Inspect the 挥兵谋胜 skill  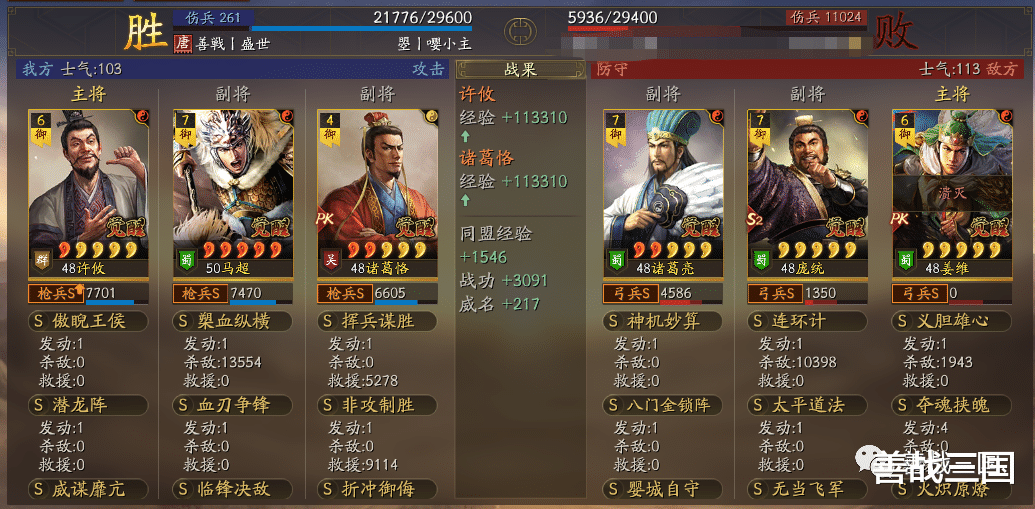point(376,322)
